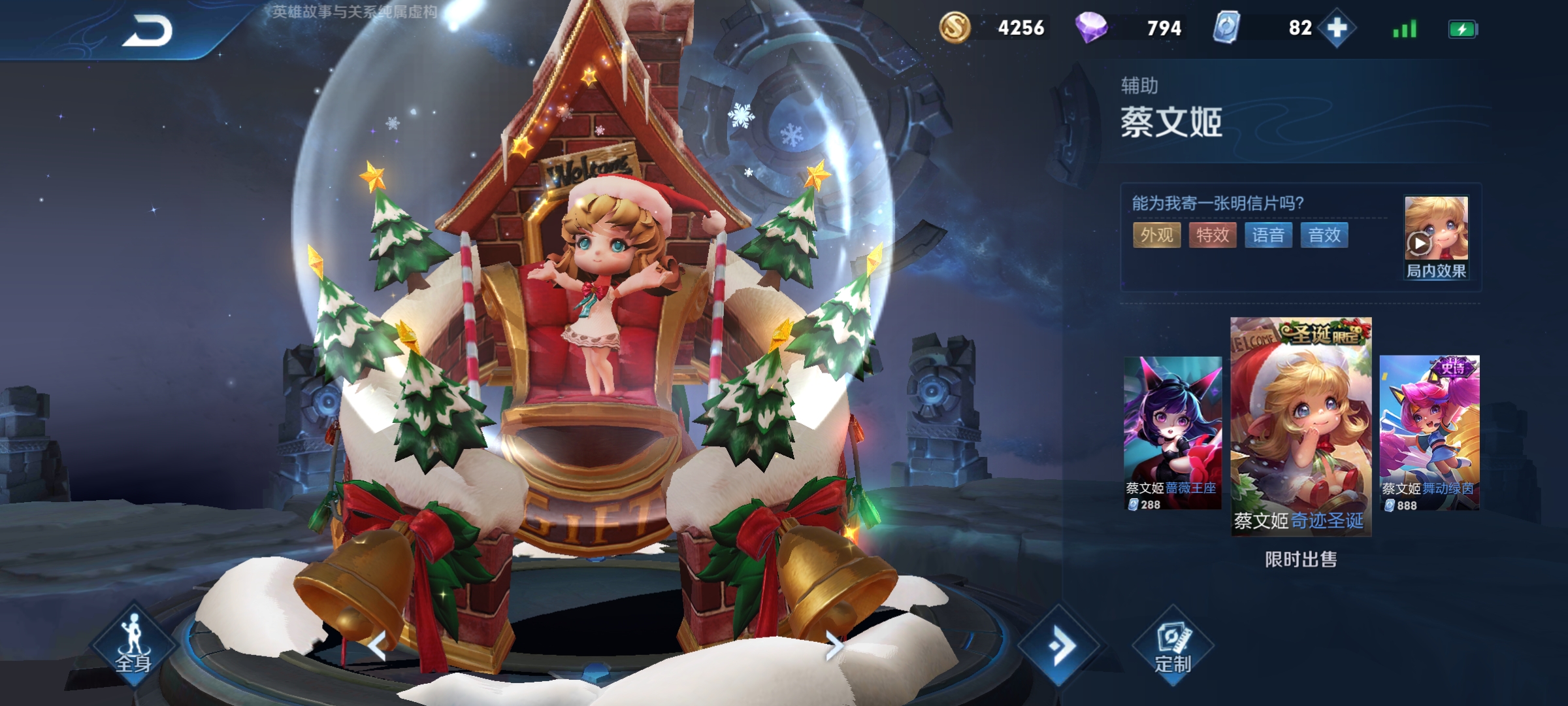Rotate model with the left arrow
This screenshot has height=706, width=1568.
click(x=377, y=646)
